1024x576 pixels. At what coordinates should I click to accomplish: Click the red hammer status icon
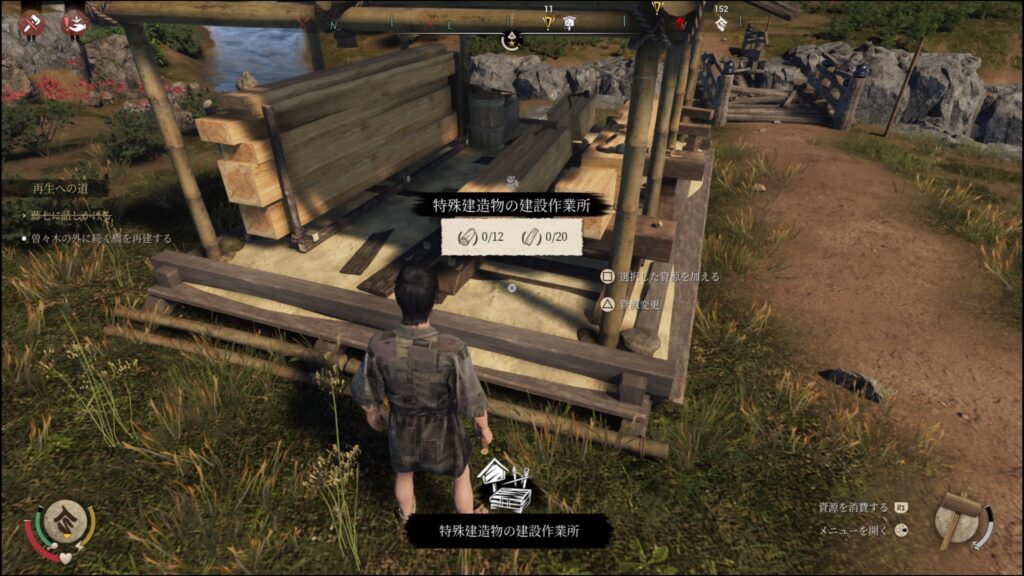[32, 22]
